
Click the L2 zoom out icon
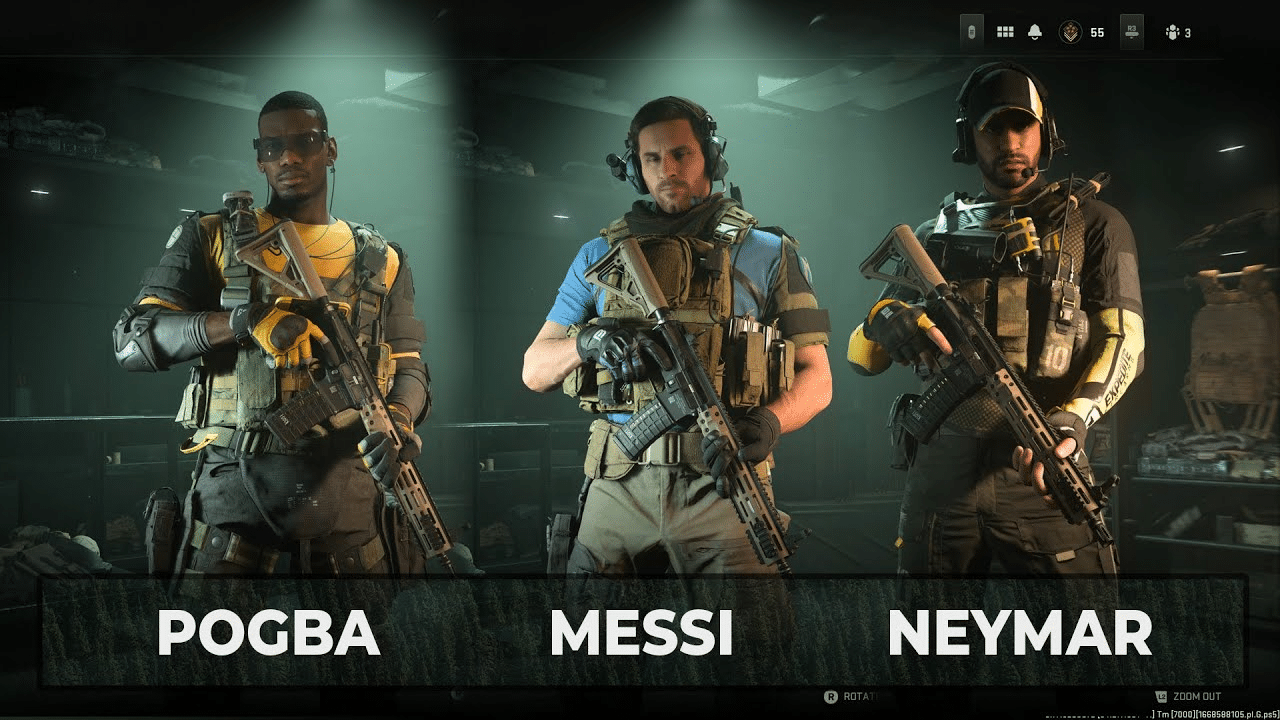[1162, 695]
